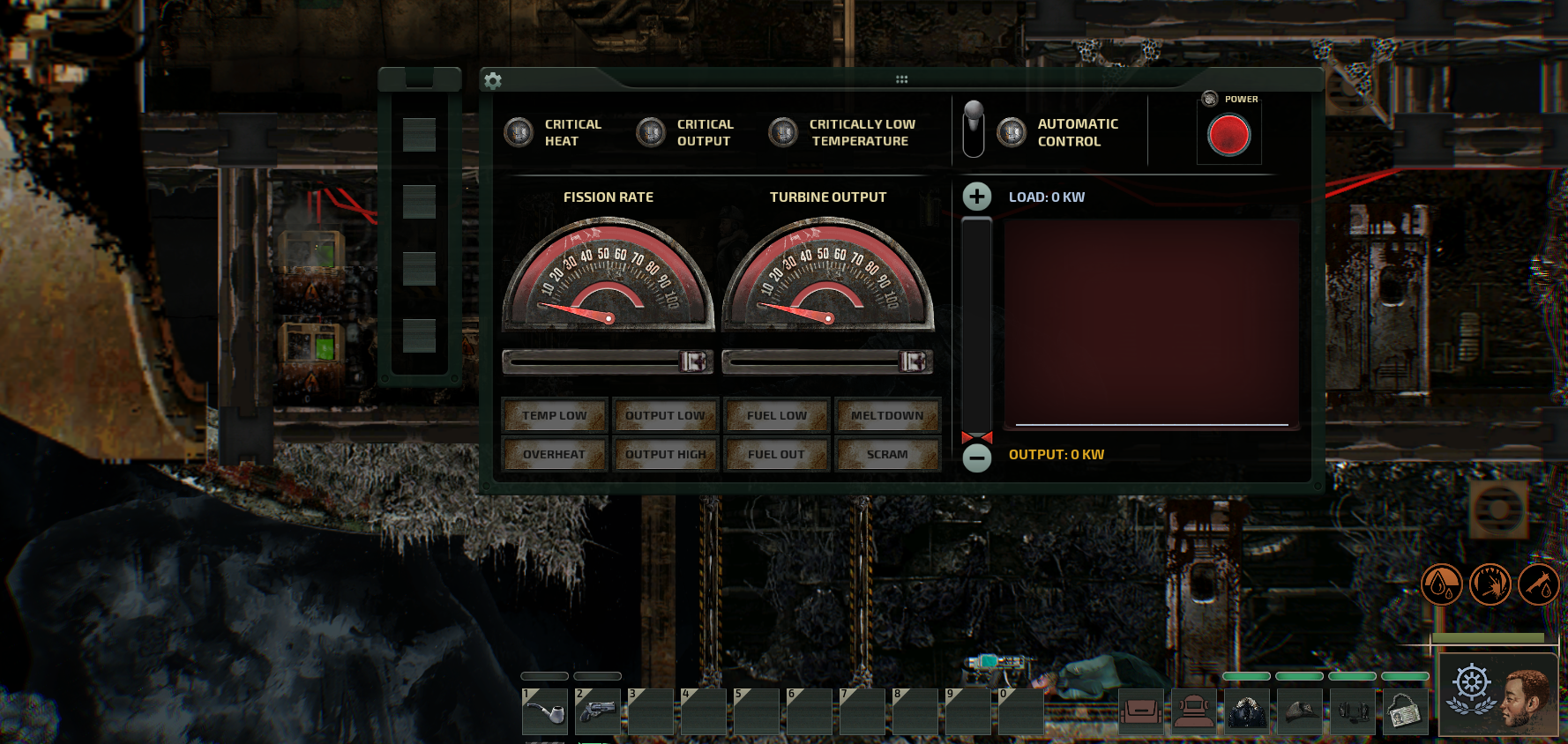Viewport: 1568px width, 744px height.
Task: Click the minus button below the load bar
Action: [x=976, y=458]
